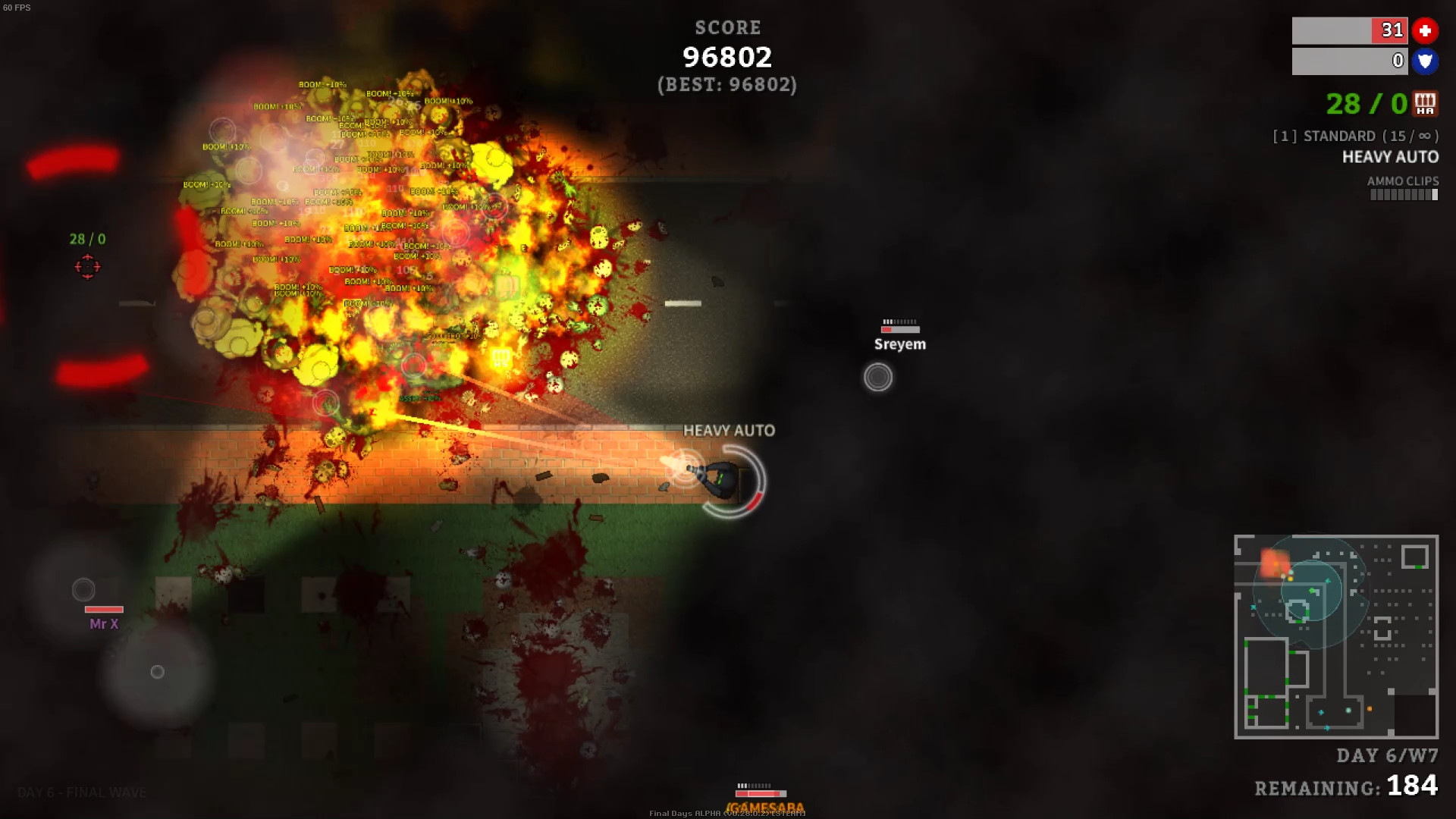This screenshot has height=819, width=1456.
Task: Select the blue shield armor icon
Action: tap(1426, 61)
